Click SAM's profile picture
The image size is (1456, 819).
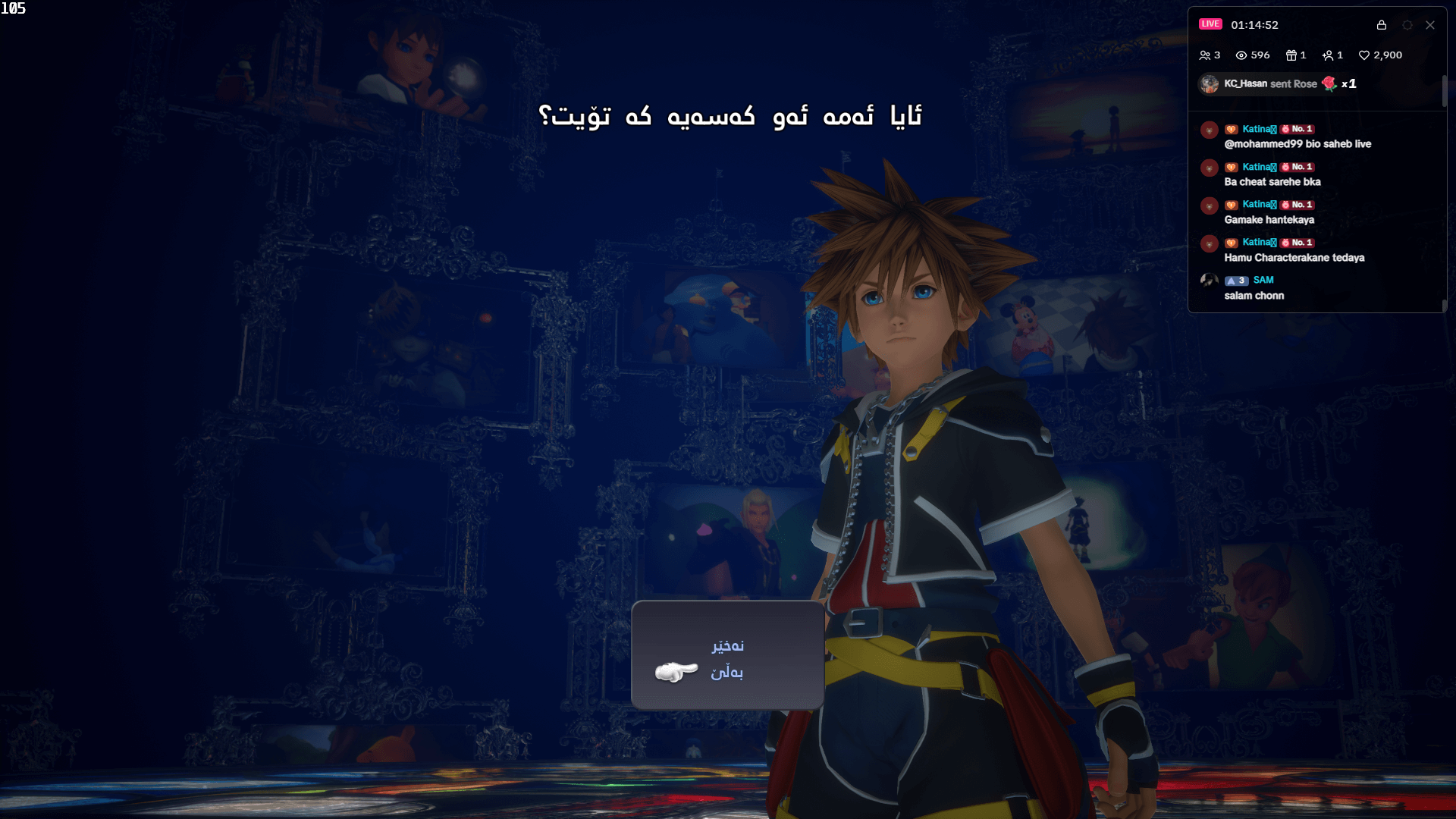1209,281
